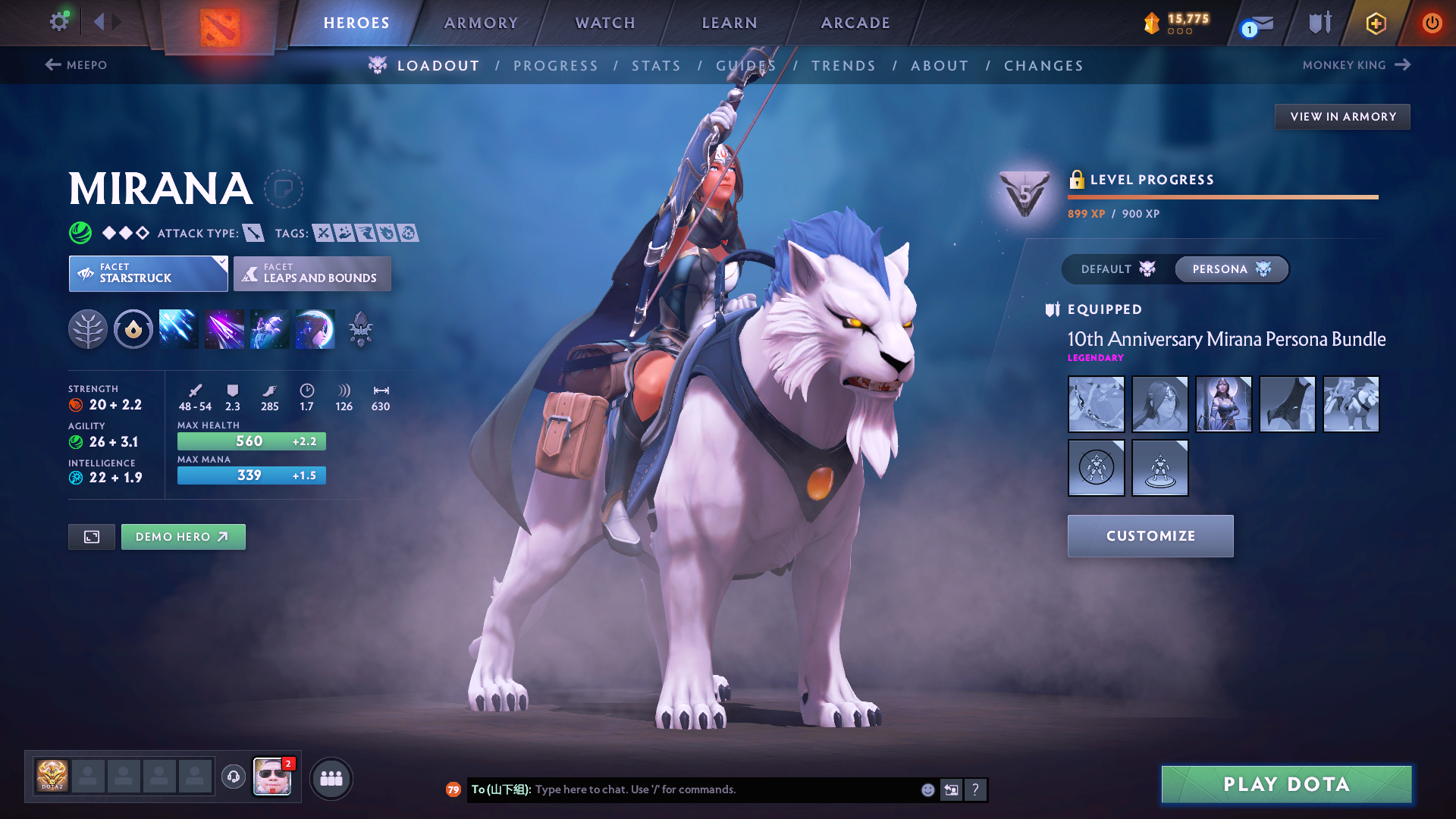Show the hero Stats section

(656, 66)
